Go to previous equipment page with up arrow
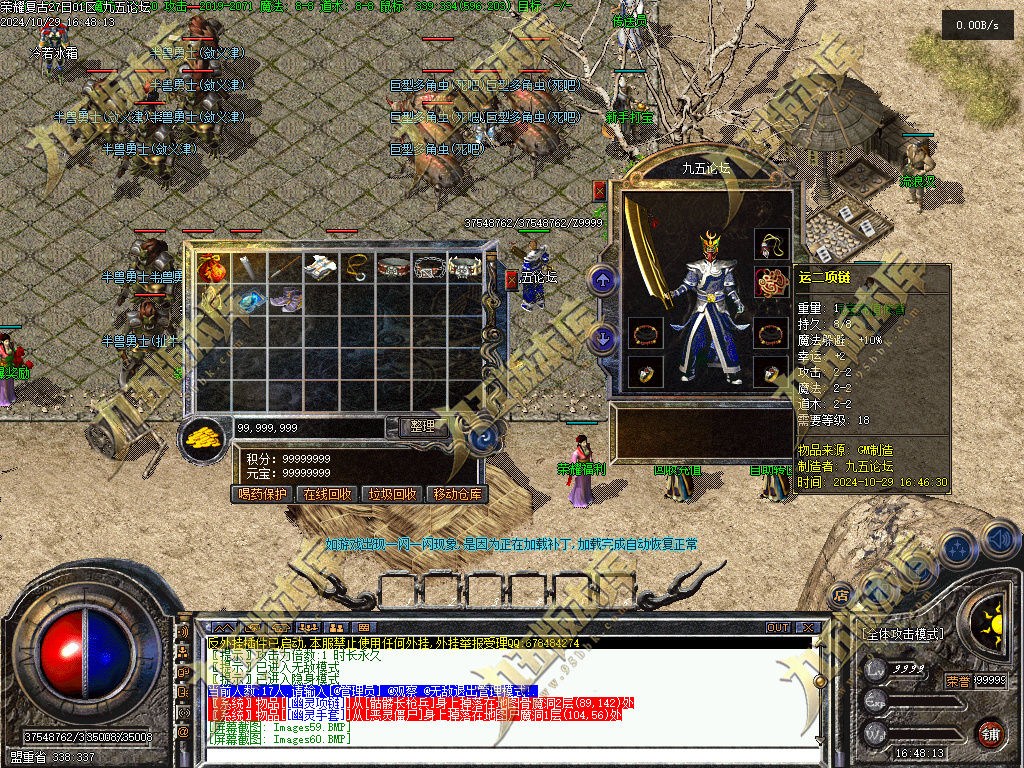 click(x=603, y=281)
